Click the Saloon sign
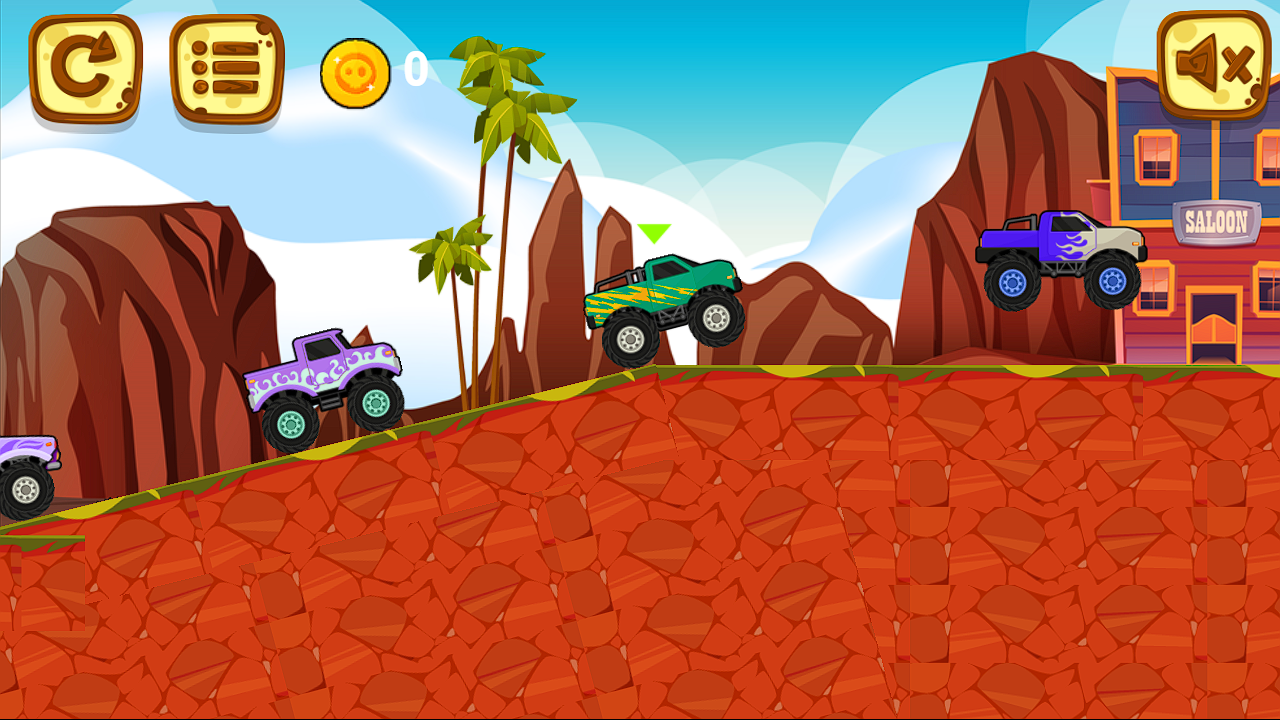 tap(1218, 221)
